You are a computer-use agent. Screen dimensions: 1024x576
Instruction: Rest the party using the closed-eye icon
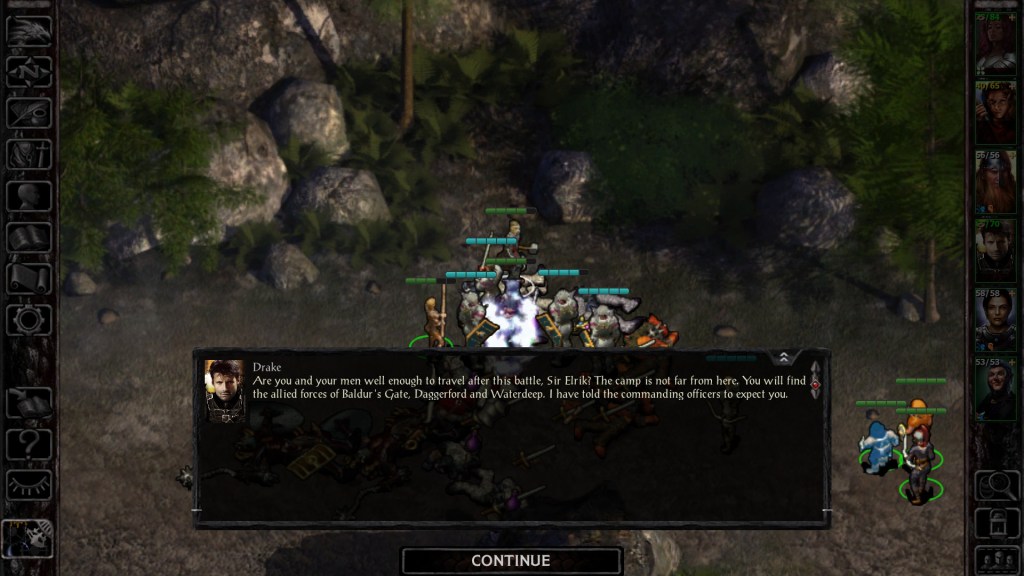(29, 485)
